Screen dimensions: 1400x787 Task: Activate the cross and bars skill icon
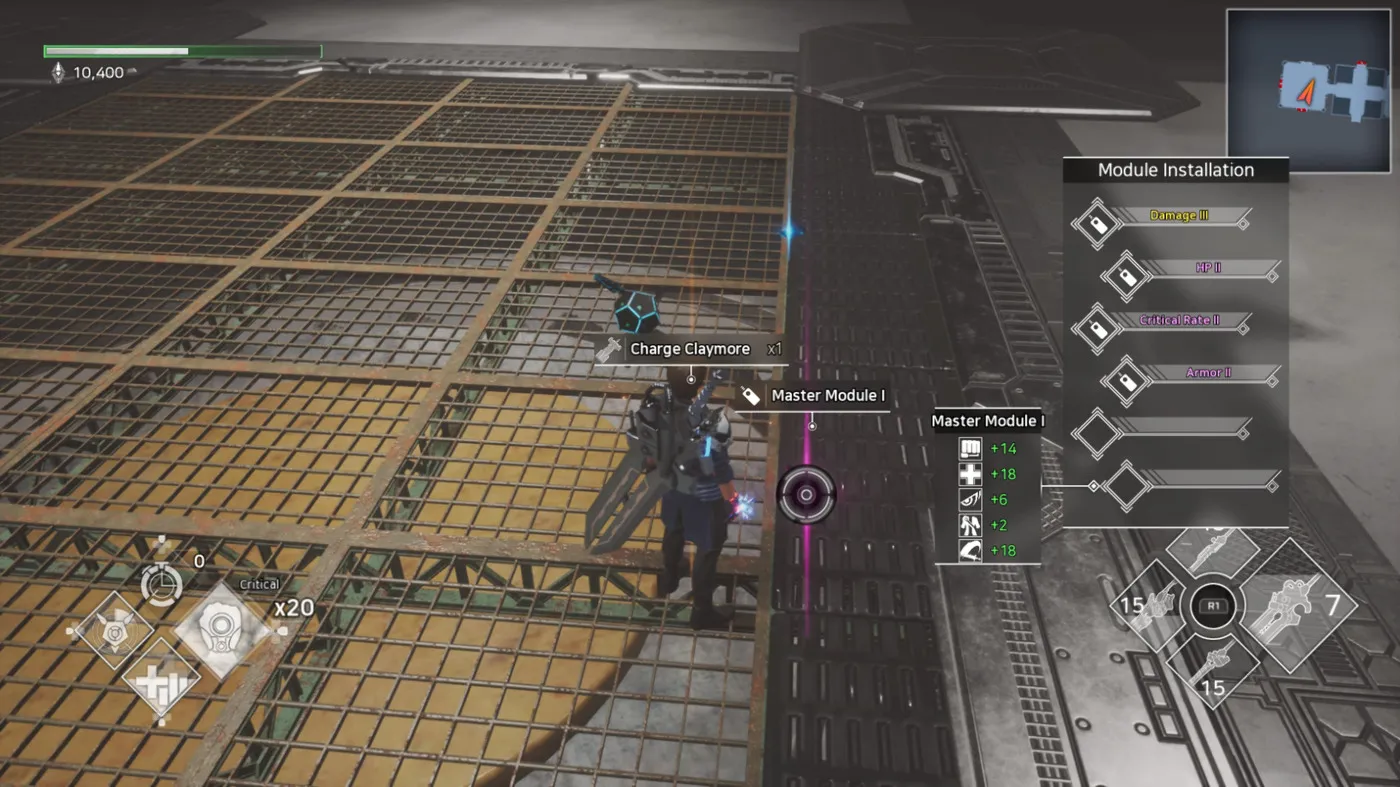pos(161,682)
